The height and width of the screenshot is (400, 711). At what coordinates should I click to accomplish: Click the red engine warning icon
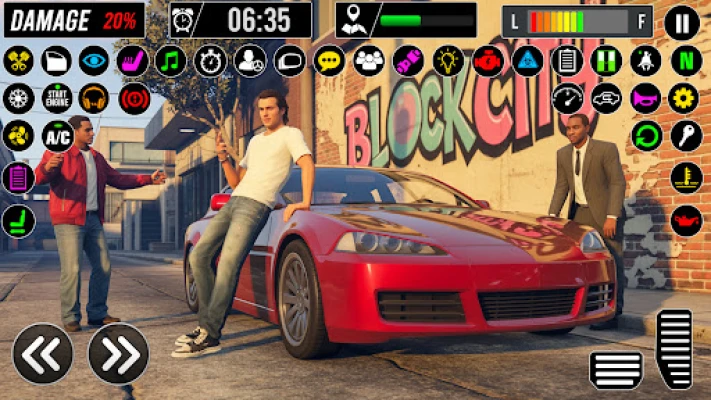[488, 60]
